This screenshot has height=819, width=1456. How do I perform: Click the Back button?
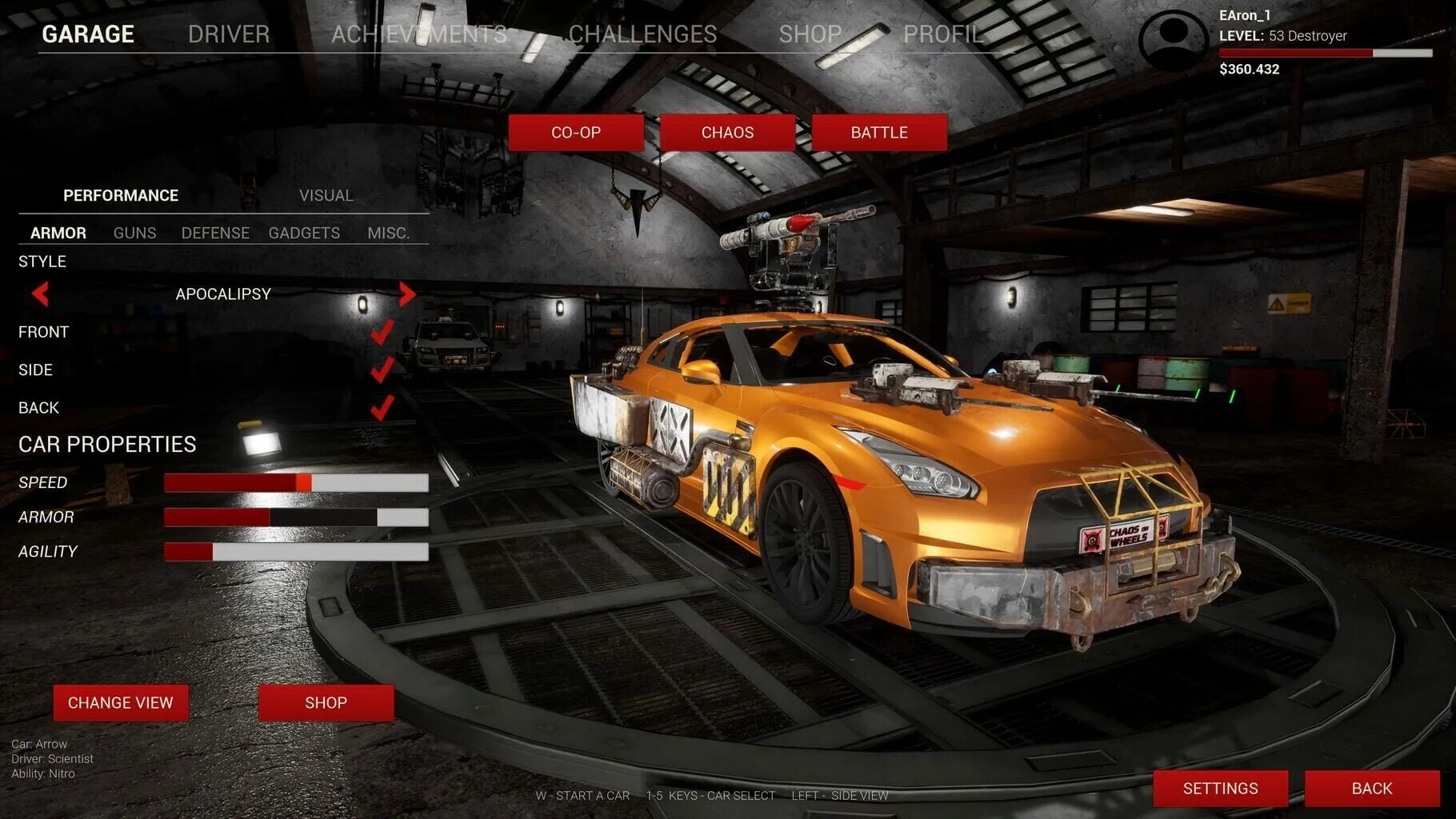1372,789
